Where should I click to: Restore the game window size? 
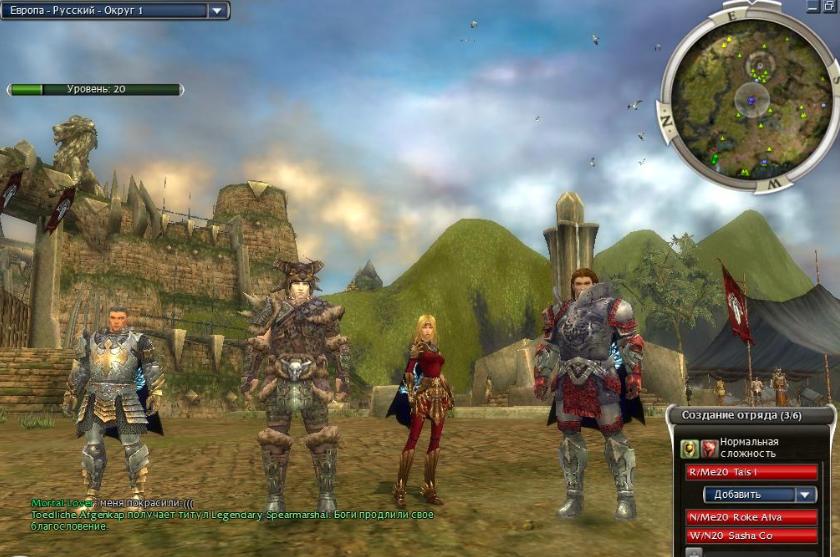(x=830, y=5)
